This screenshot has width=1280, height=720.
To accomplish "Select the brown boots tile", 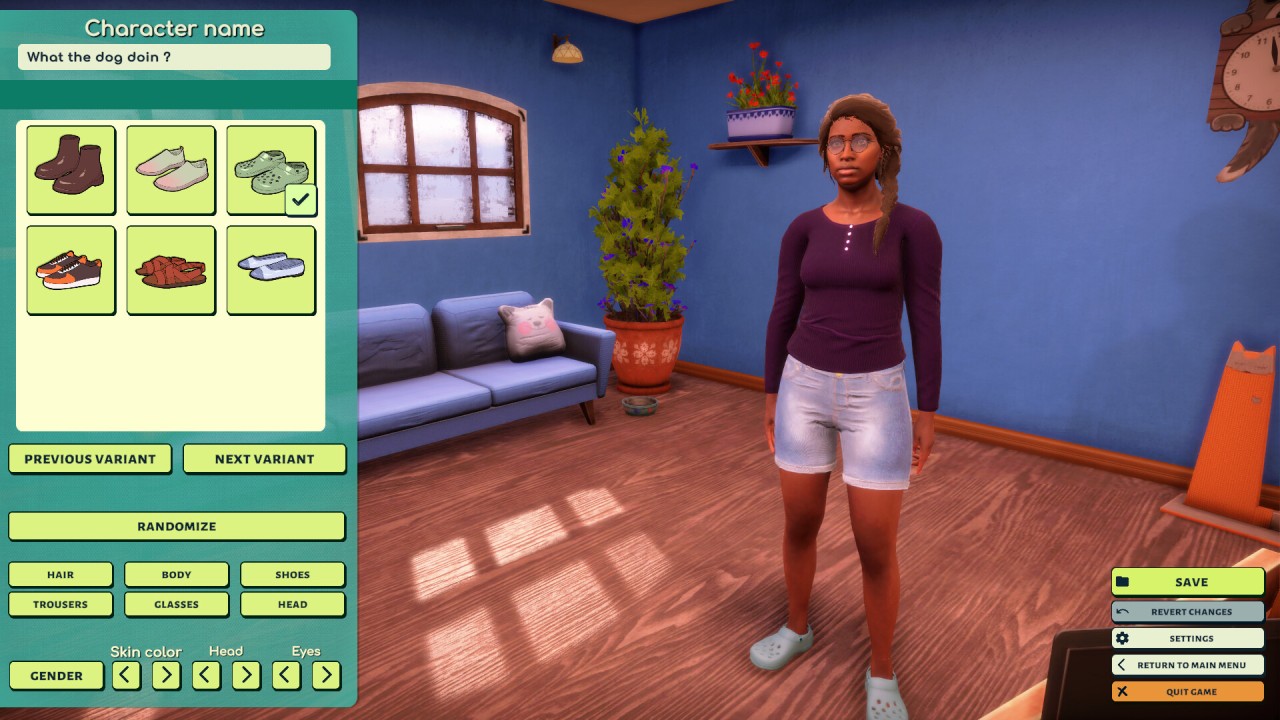I will pyautogui.click(x=71, y=169).
